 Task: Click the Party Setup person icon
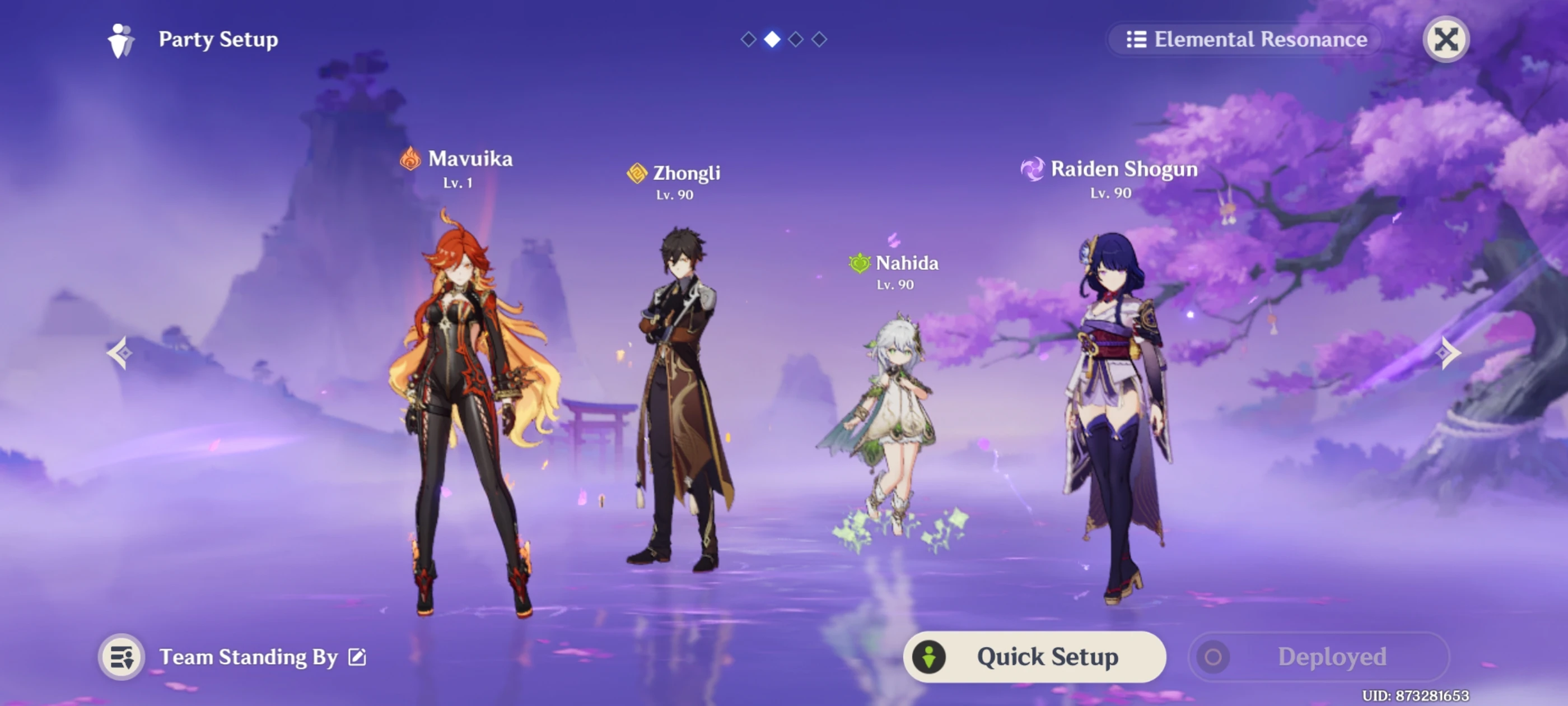point(119,39)
